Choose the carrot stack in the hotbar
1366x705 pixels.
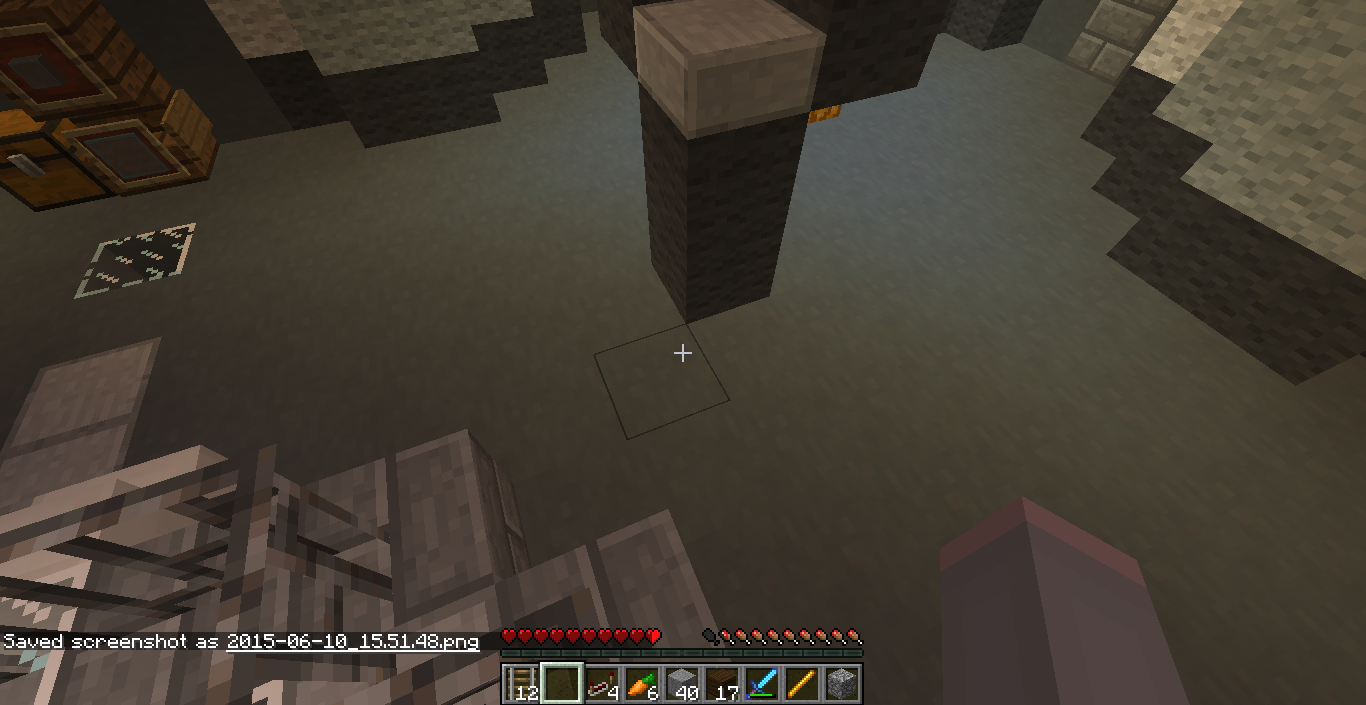click(x=642, y=684)
